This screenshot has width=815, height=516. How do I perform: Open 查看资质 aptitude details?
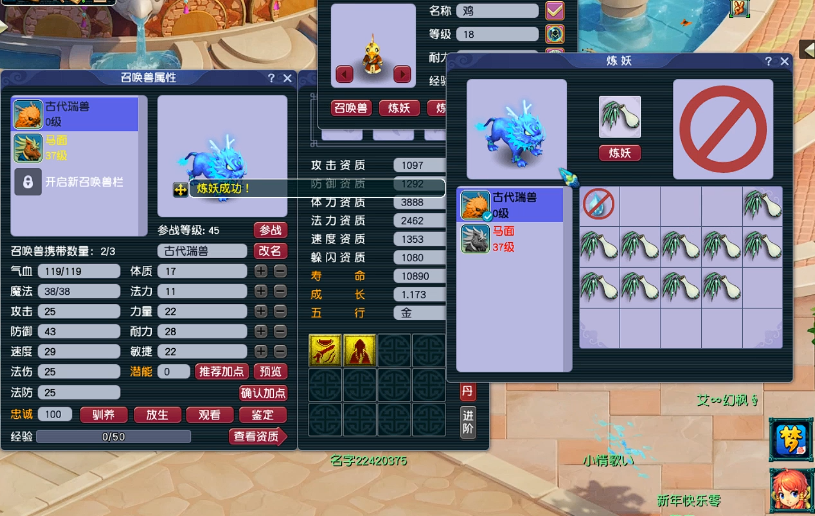pos(258,436)
